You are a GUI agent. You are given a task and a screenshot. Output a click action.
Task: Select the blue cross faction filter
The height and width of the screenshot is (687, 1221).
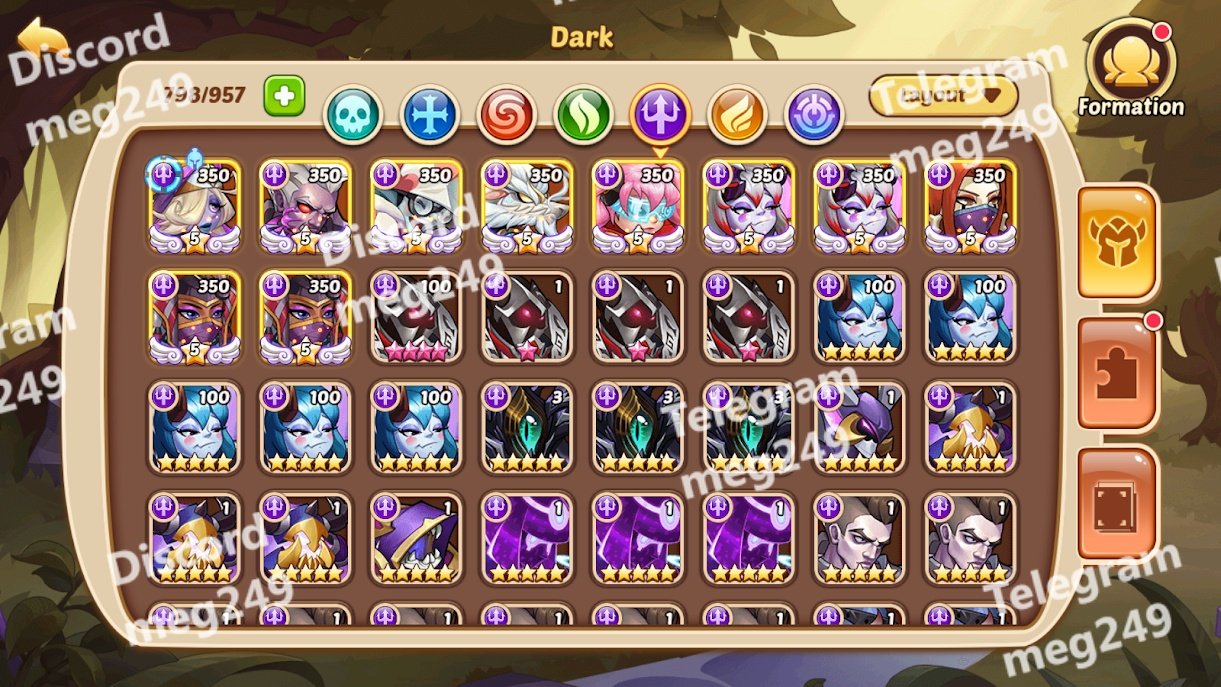point(430,115)
